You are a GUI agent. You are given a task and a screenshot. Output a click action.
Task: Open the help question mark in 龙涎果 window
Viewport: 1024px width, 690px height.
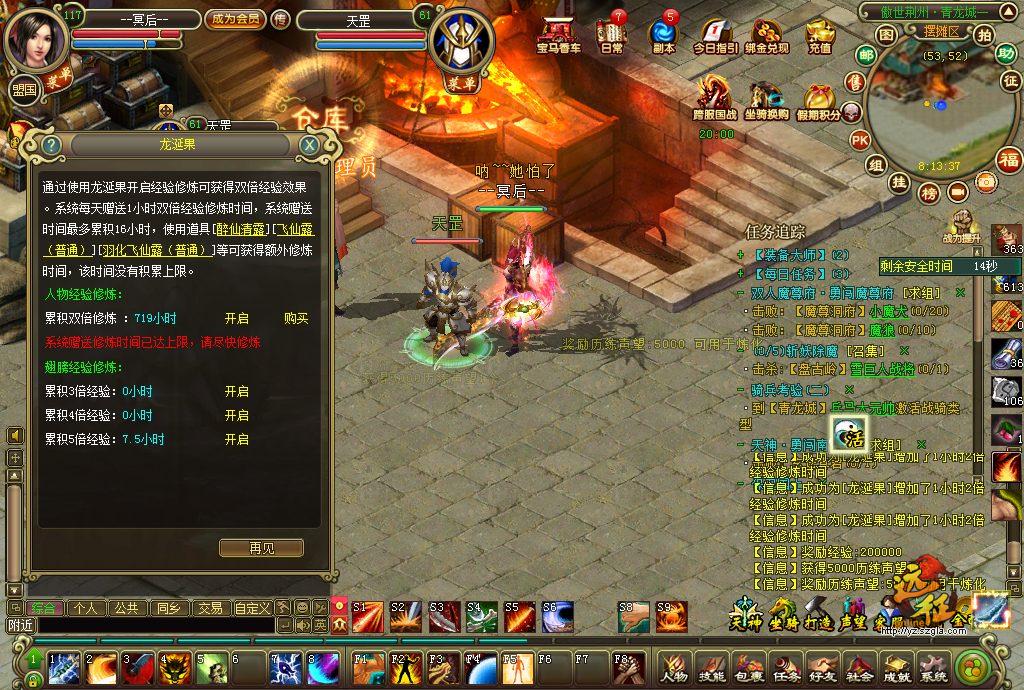[x=52, y=145]
